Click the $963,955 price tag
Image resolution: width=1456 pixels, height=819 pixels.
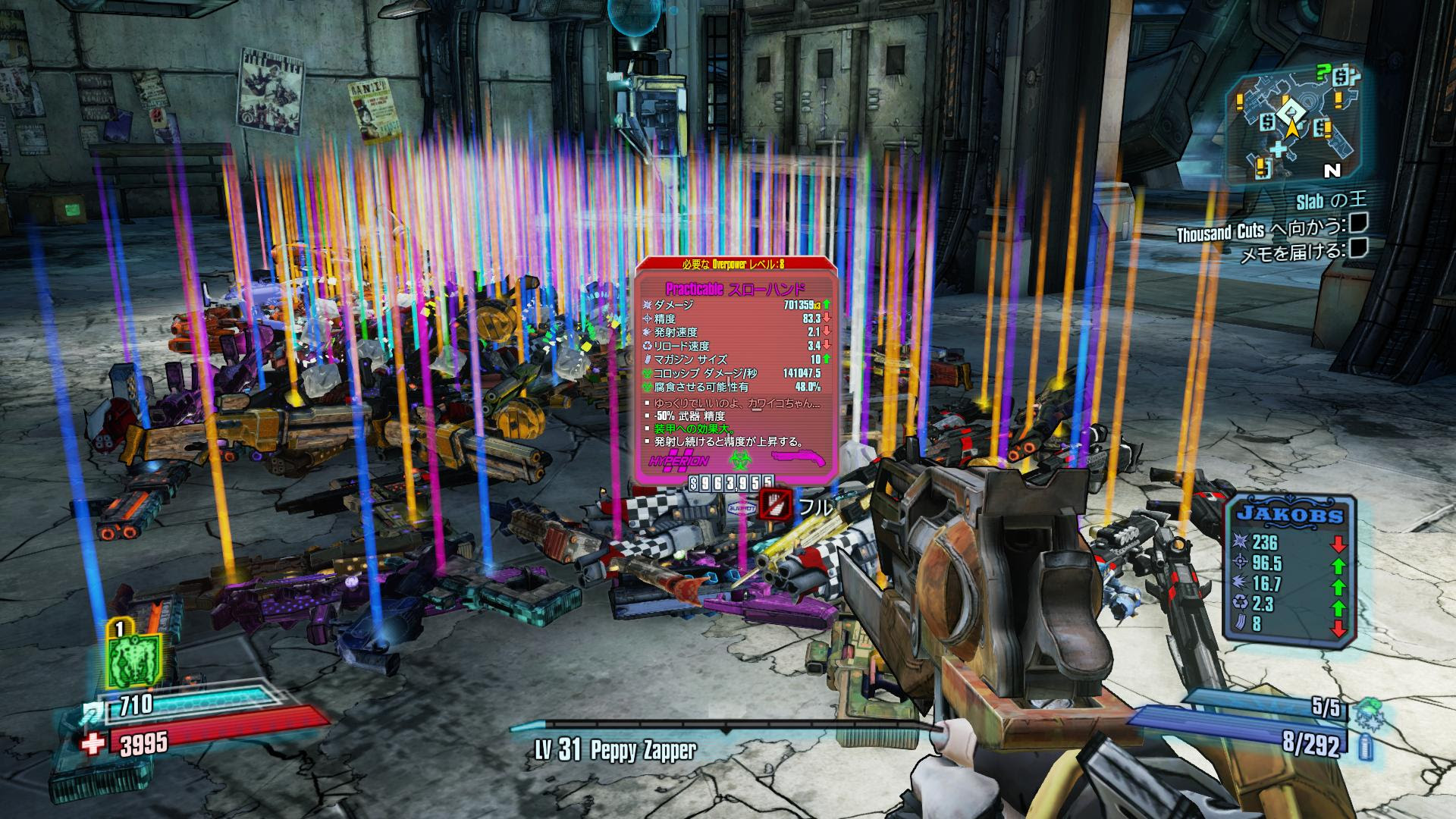click(x=731, y=485)
